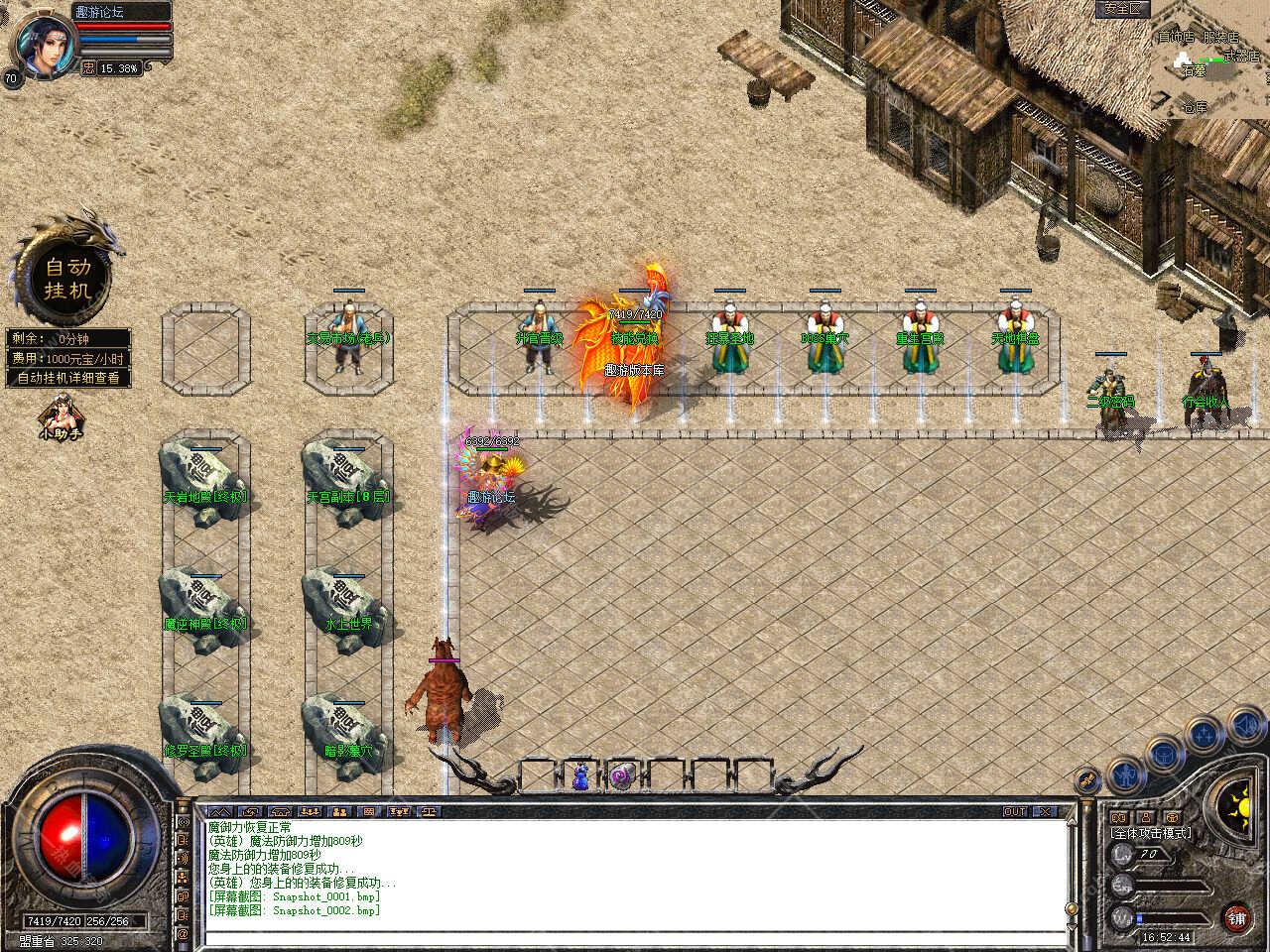Open the small gold satellite orb
Viewport: 1270px width, 952px height.
click(x=1088, y=780)
